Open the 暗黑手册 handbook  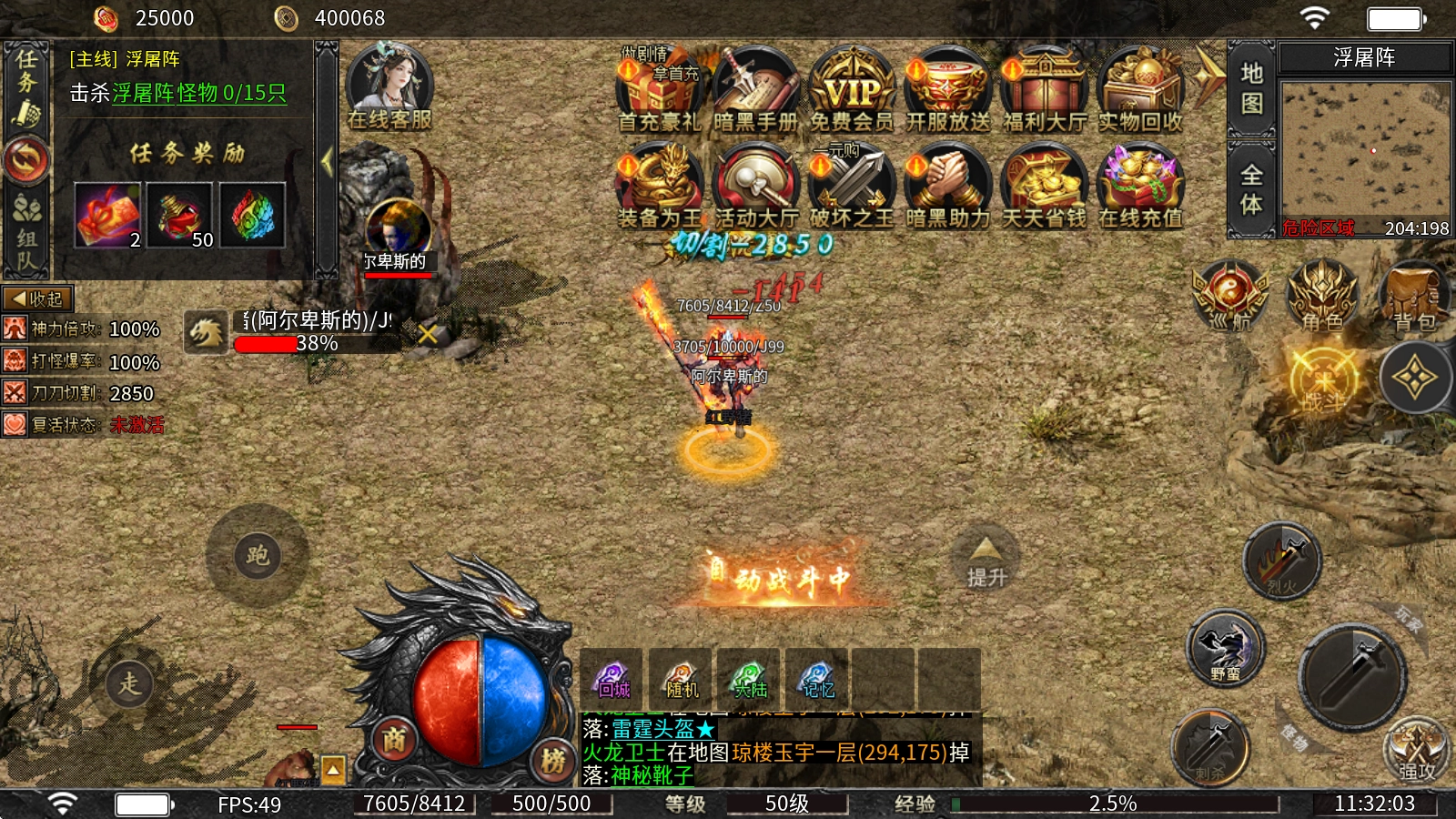pos(755,91)
